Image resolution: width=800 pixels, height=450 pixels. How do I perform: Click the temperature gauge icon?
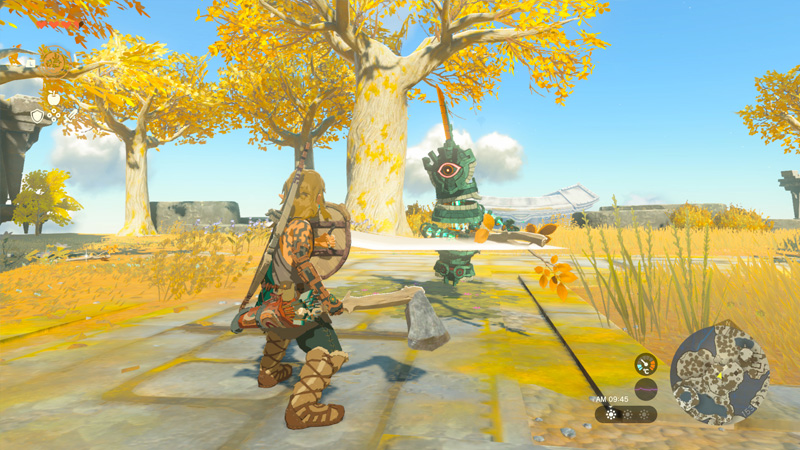[x=646, y=364]
